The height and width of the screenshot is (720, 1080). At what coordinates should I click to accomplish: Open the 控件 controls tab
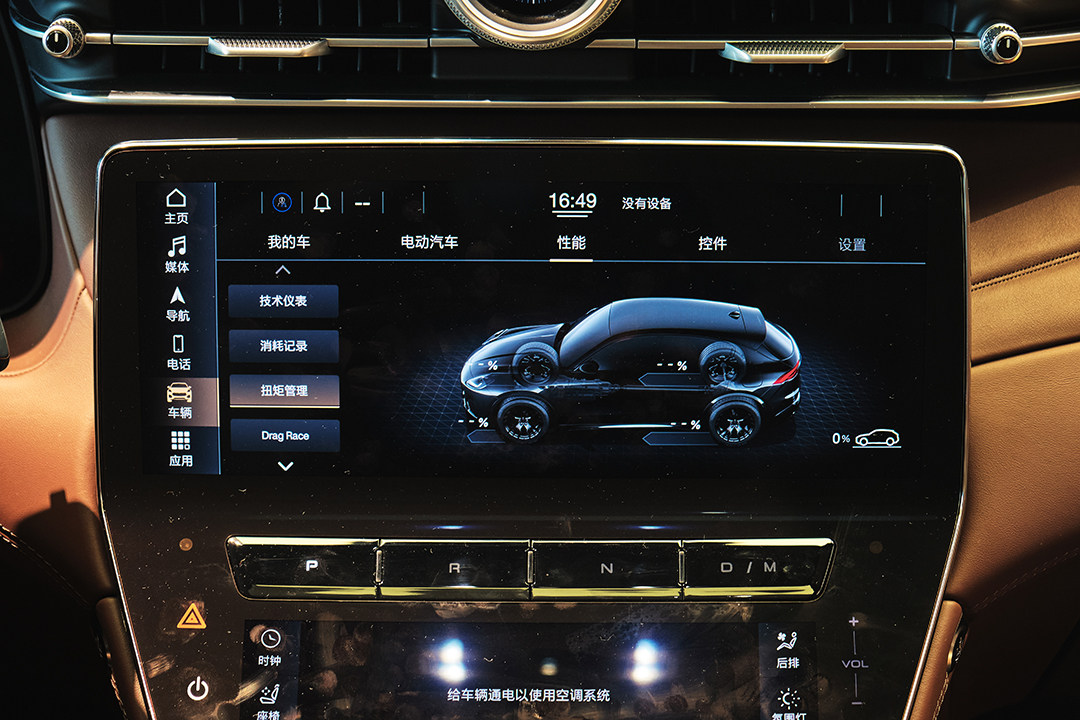click(712, 243)
